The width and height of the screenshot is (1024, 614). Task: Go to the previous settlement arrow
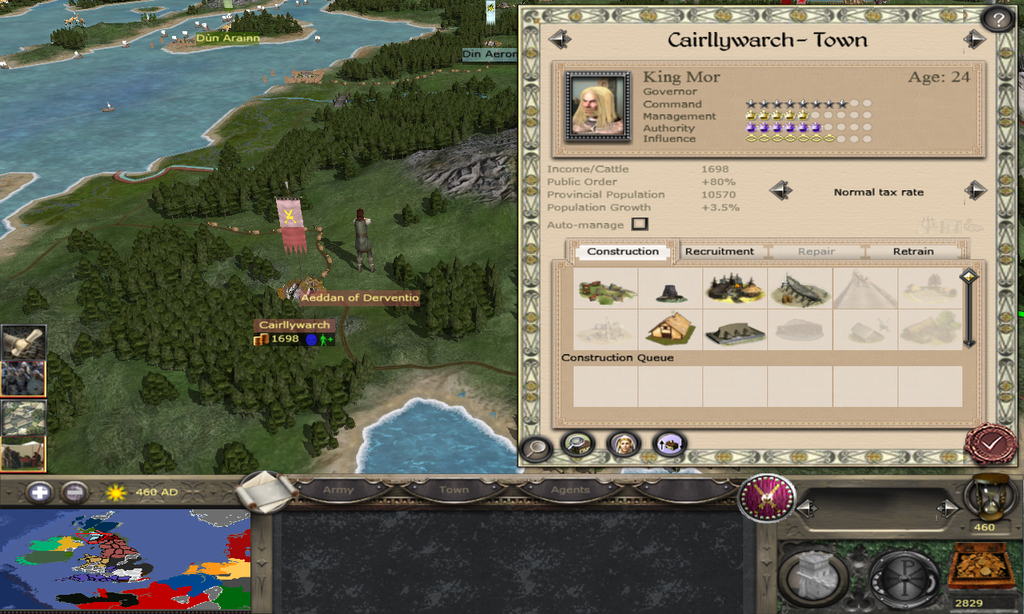pos(560,40)
